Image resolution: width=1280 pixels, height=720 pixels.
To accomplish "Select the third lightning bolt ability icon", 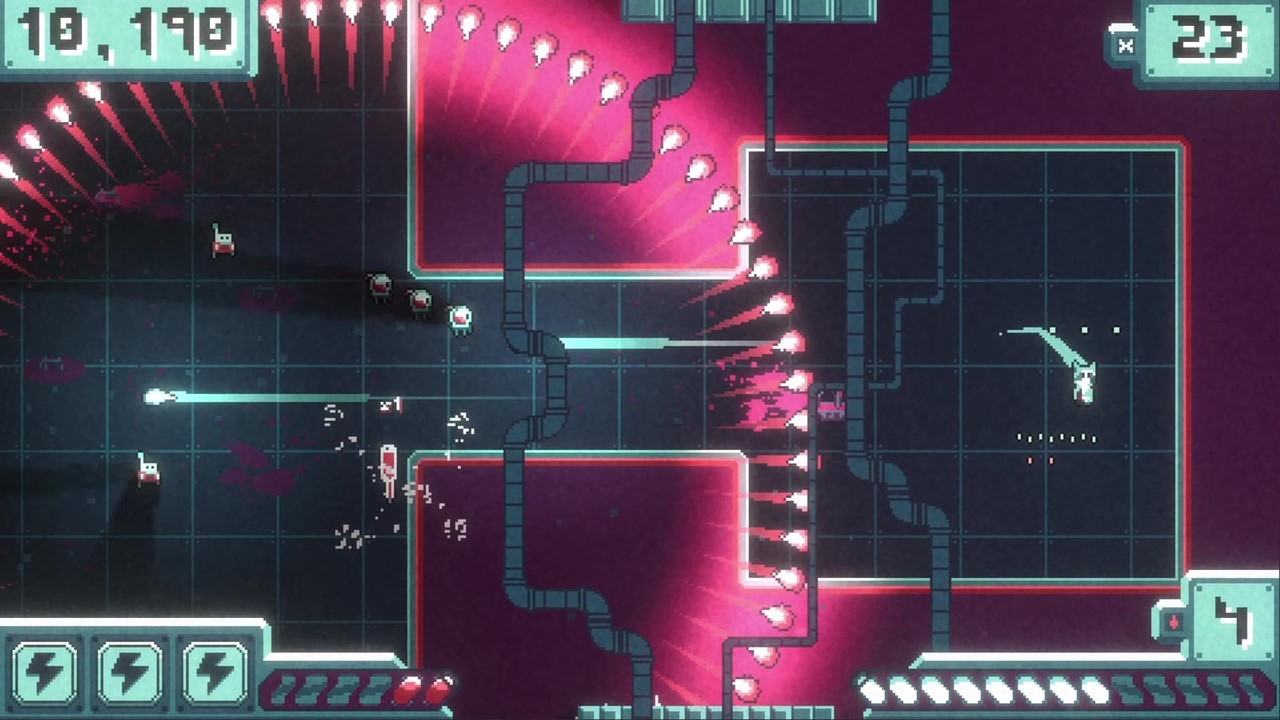I will pyautogui.click(x=213, y=672).
